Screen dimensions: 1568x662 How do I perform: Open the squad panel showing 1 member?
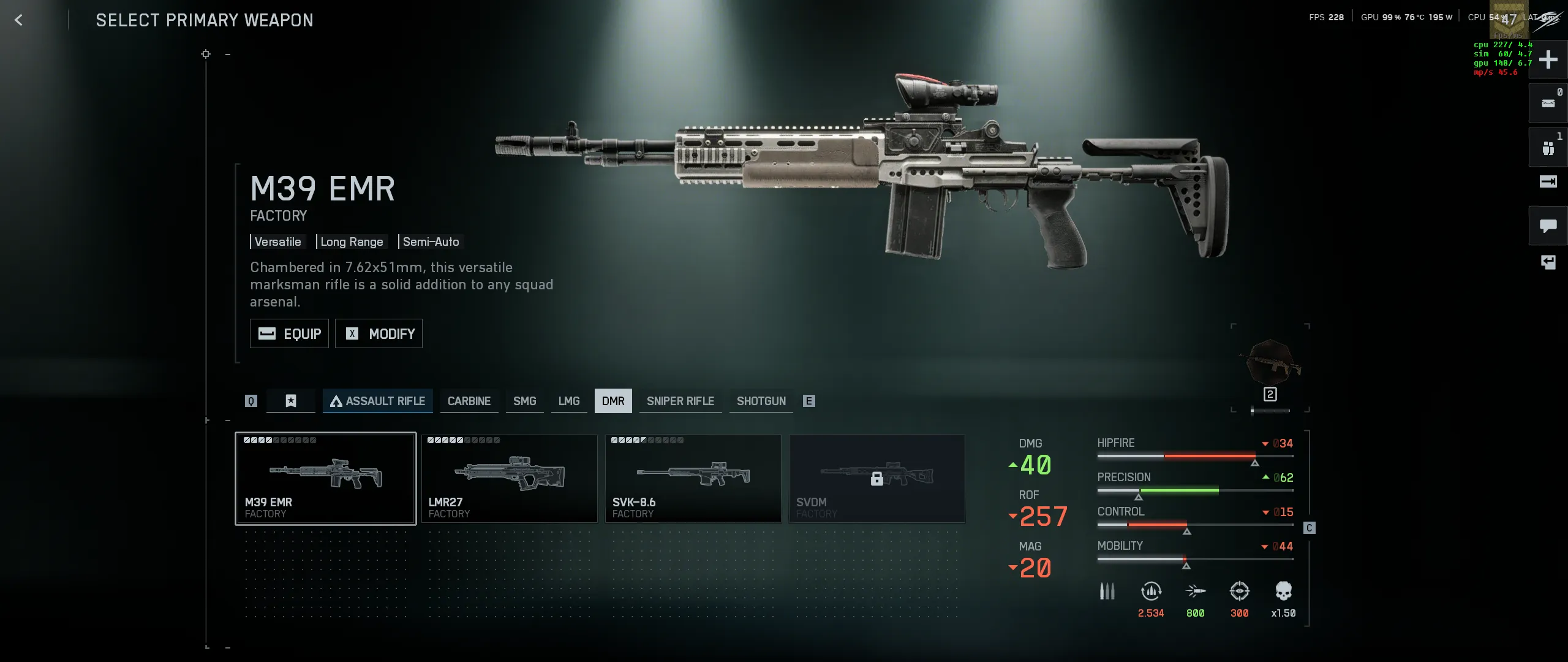point(1548,146)
